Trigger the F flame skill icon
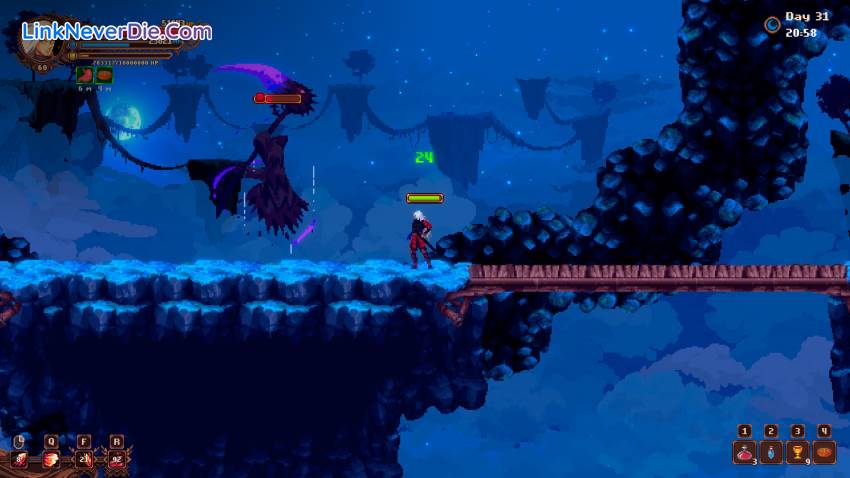The image size is (850, 478). tap(85, 460)
